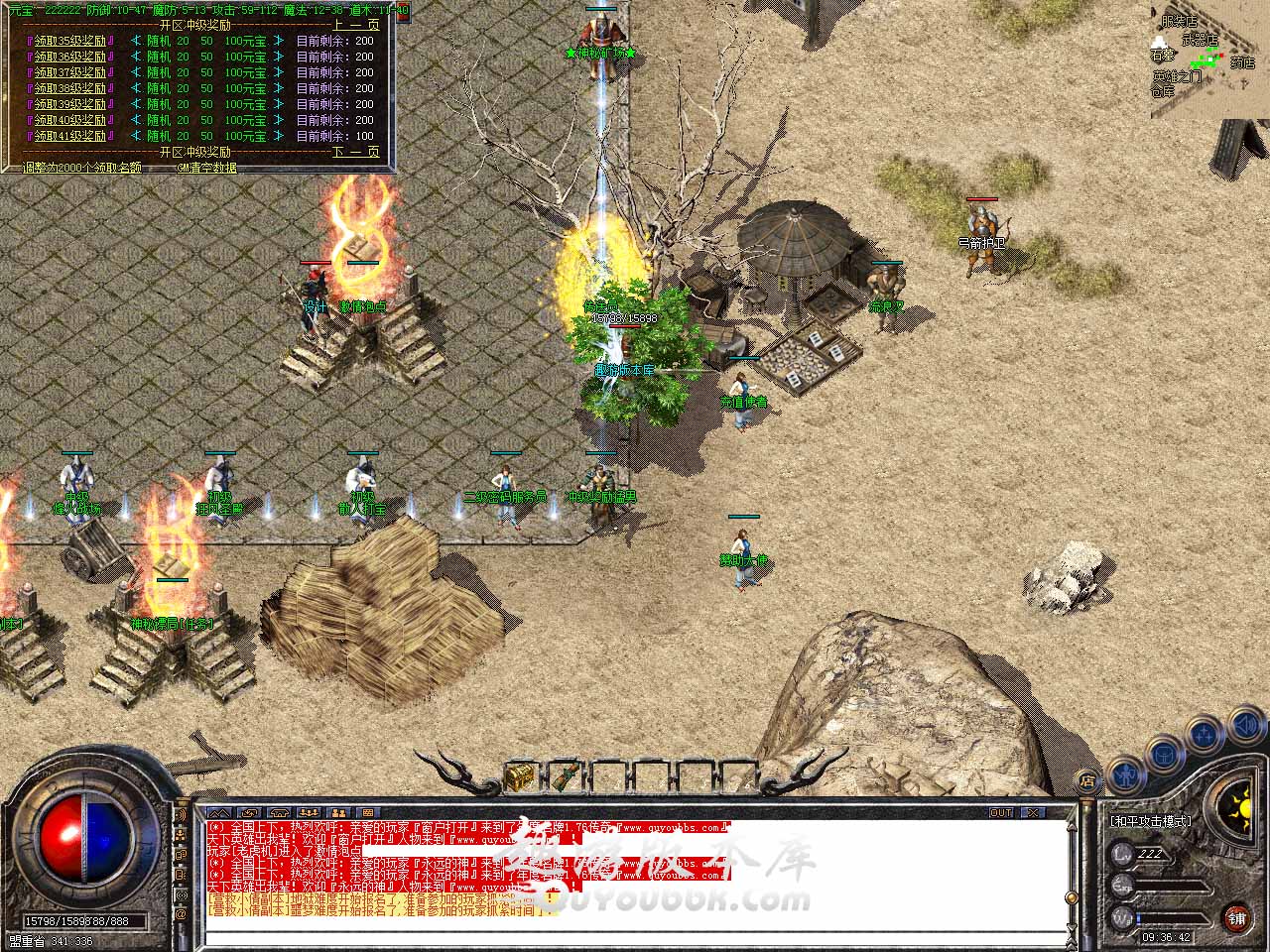Open the shop with the 店 button
The height and width of the screenshot is (952, 1270).
point(1087,782)
